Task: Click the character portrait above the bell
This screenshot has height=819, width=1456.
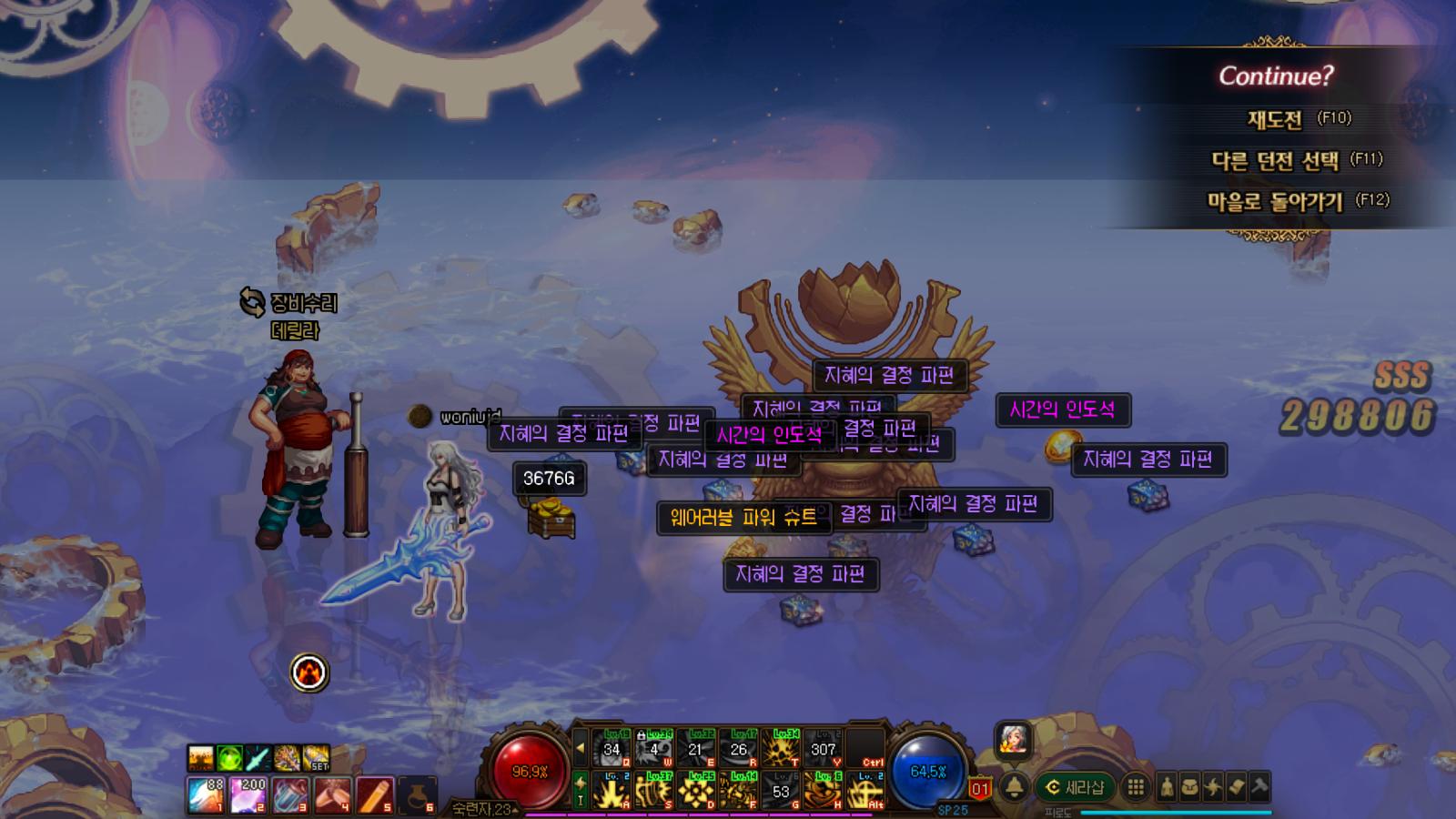Action: (1013, 739)
